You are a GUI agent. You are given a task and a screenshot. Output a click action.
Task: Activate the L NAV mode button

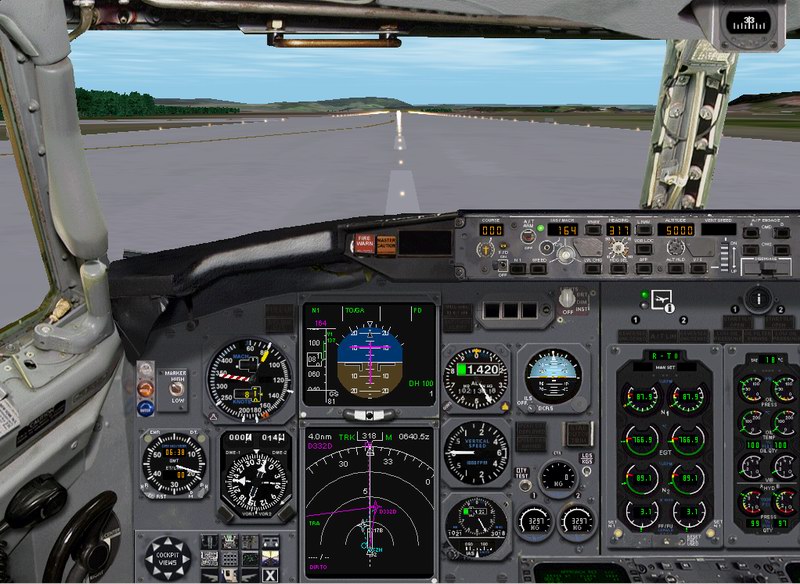tap(645, 231)
